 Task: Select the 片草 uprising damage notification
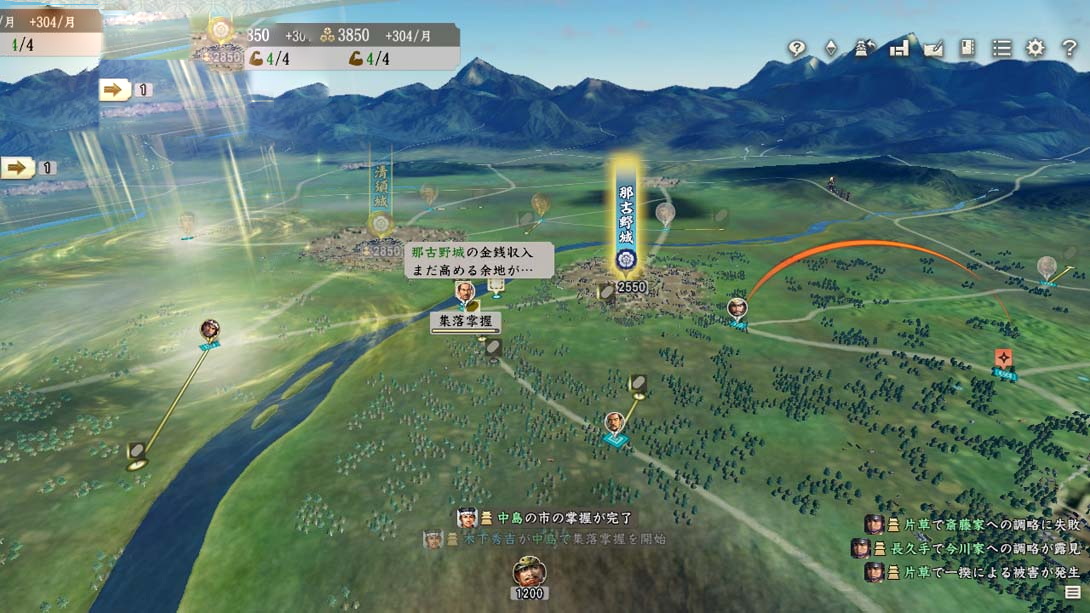pos(970,572)
